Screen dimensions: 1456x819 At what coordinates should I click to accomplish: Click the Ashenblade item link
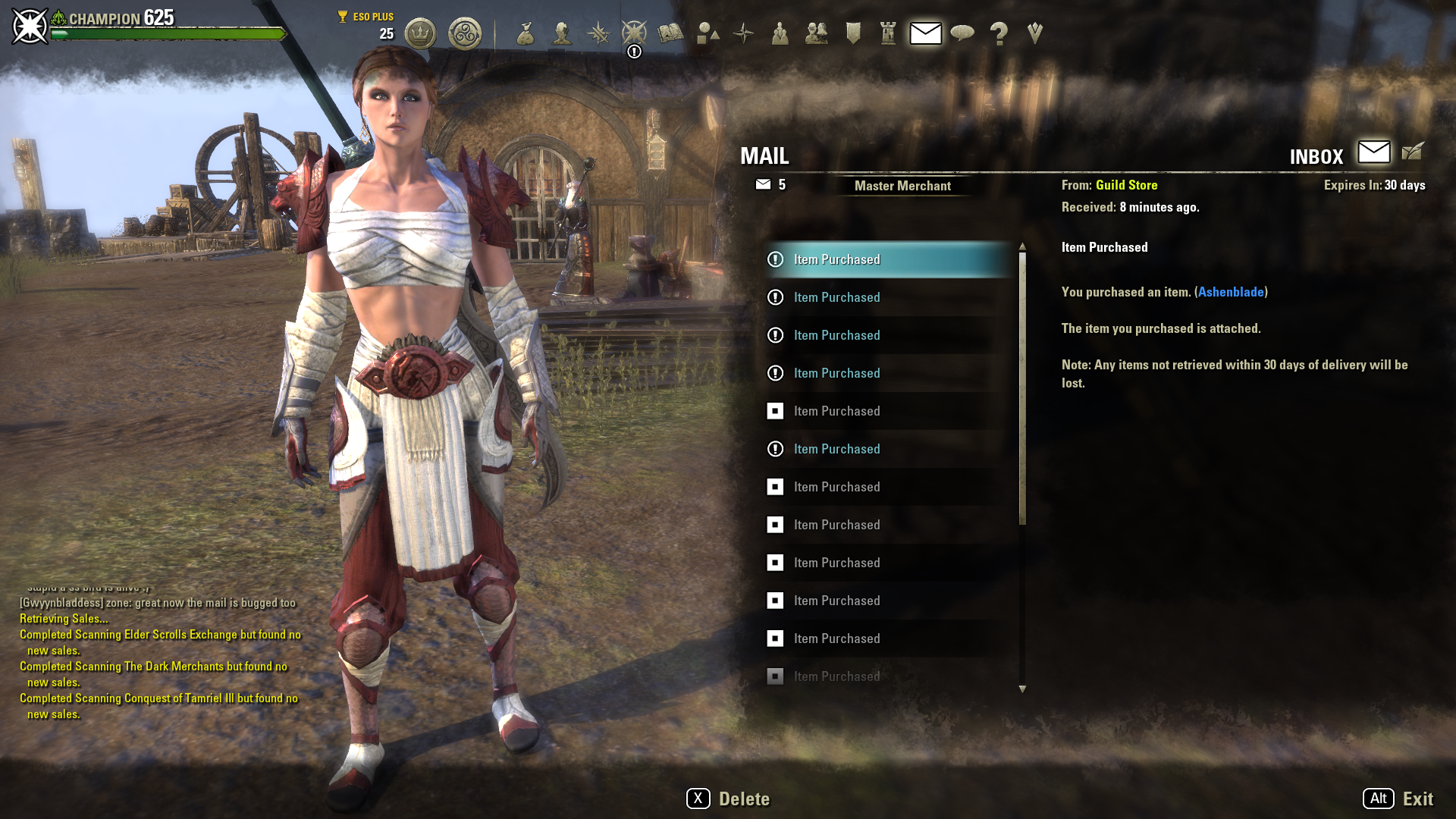pos(1231,292)
